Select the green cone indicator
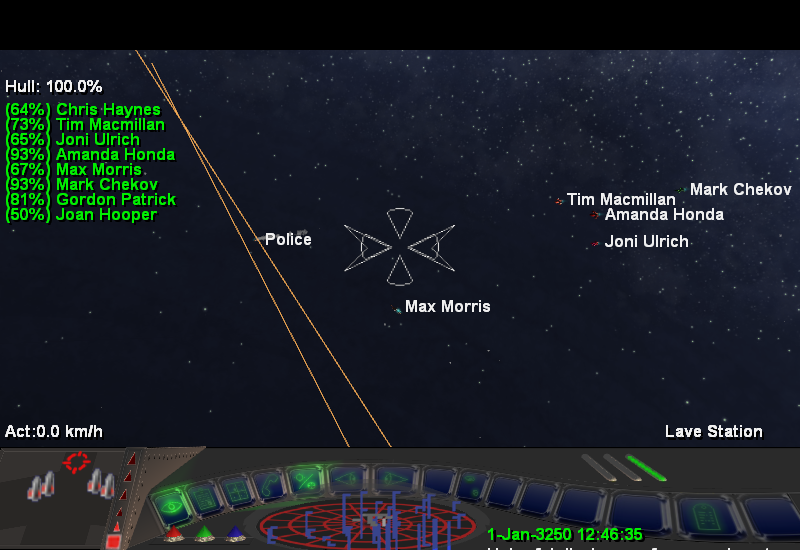 (203, 534)
